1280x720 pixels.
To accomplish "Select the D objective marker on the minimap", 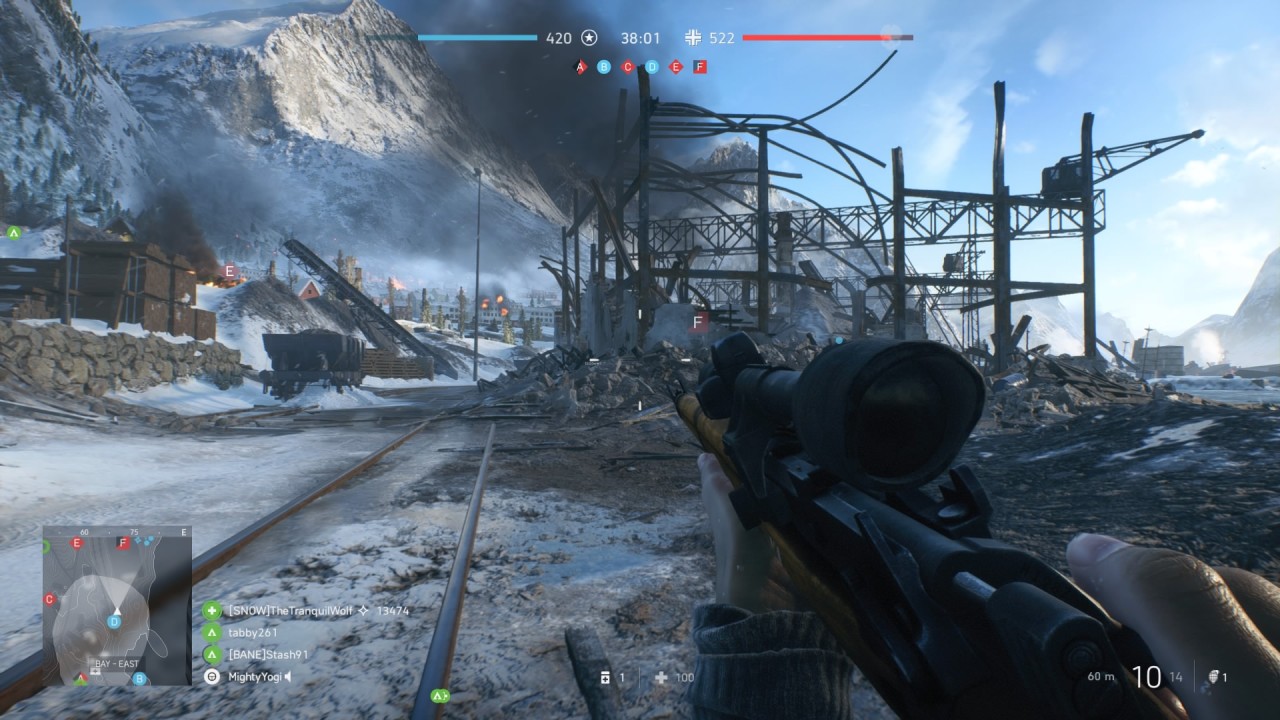I will [x=115, y=622].
